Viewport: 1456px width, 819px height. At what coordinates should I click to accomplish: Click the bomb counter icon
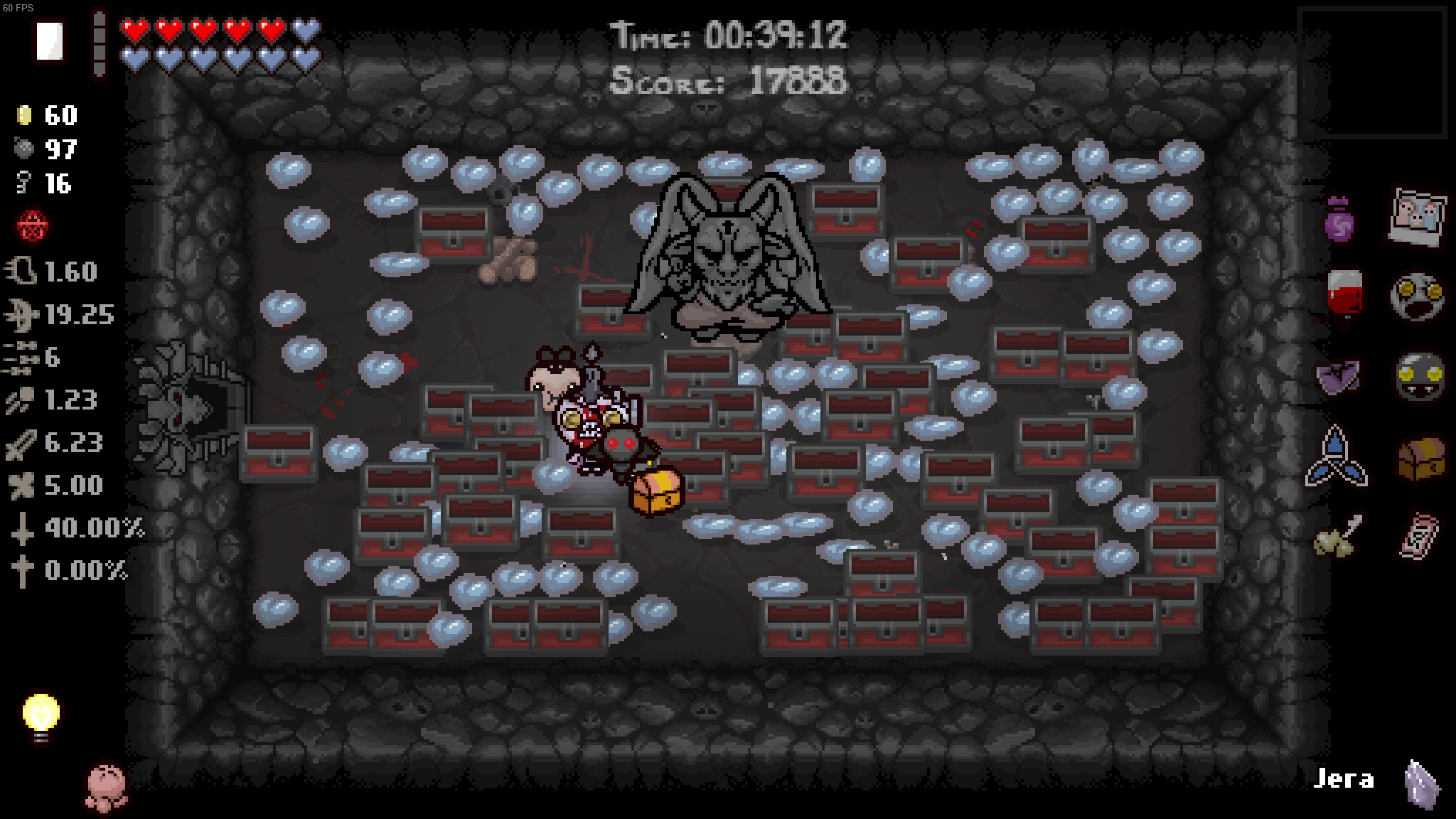[25, 150]
